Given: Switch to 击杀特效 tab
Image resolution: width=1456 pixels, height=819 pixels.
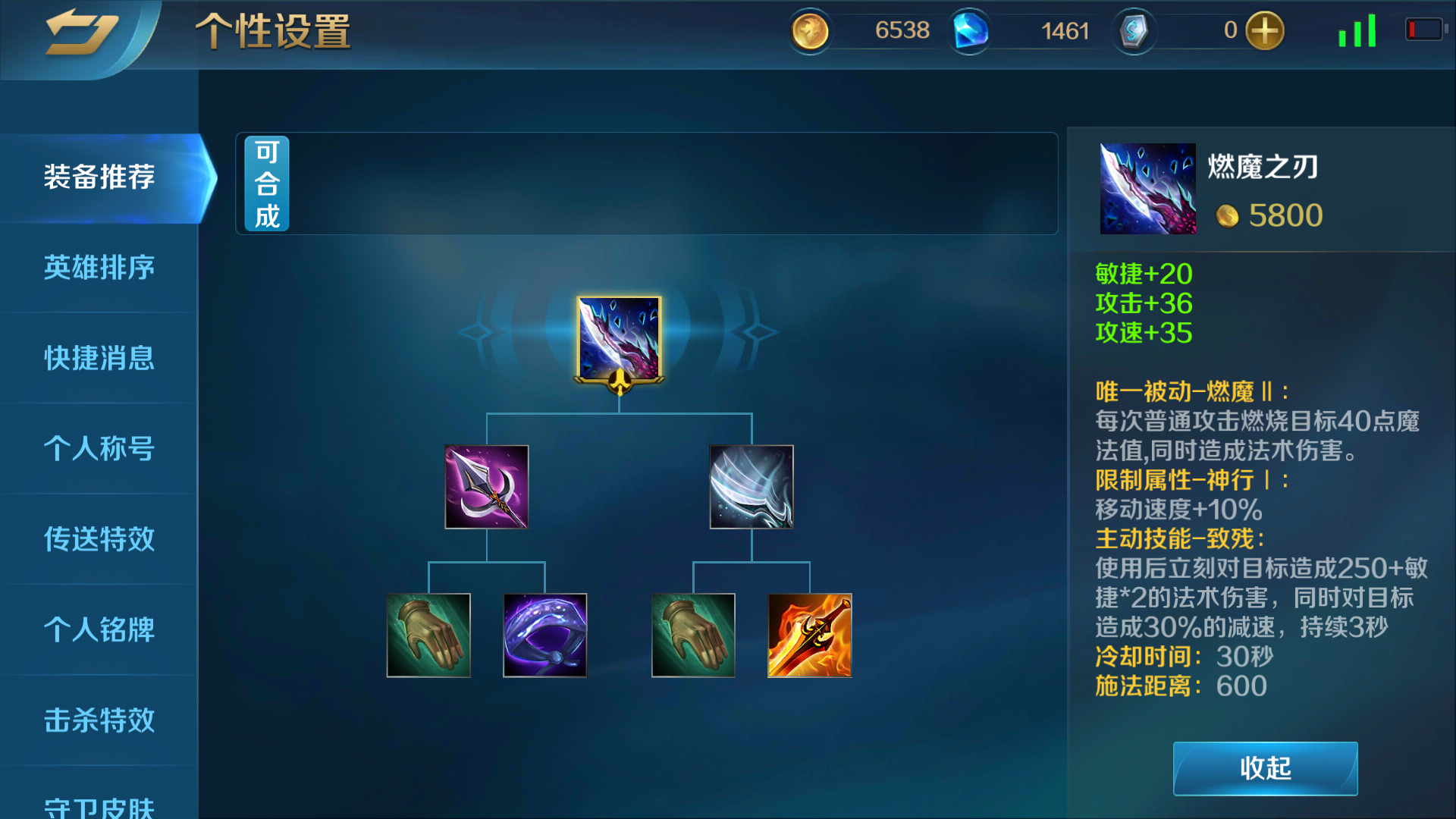Looking at the screenshot, I should 99,720.
